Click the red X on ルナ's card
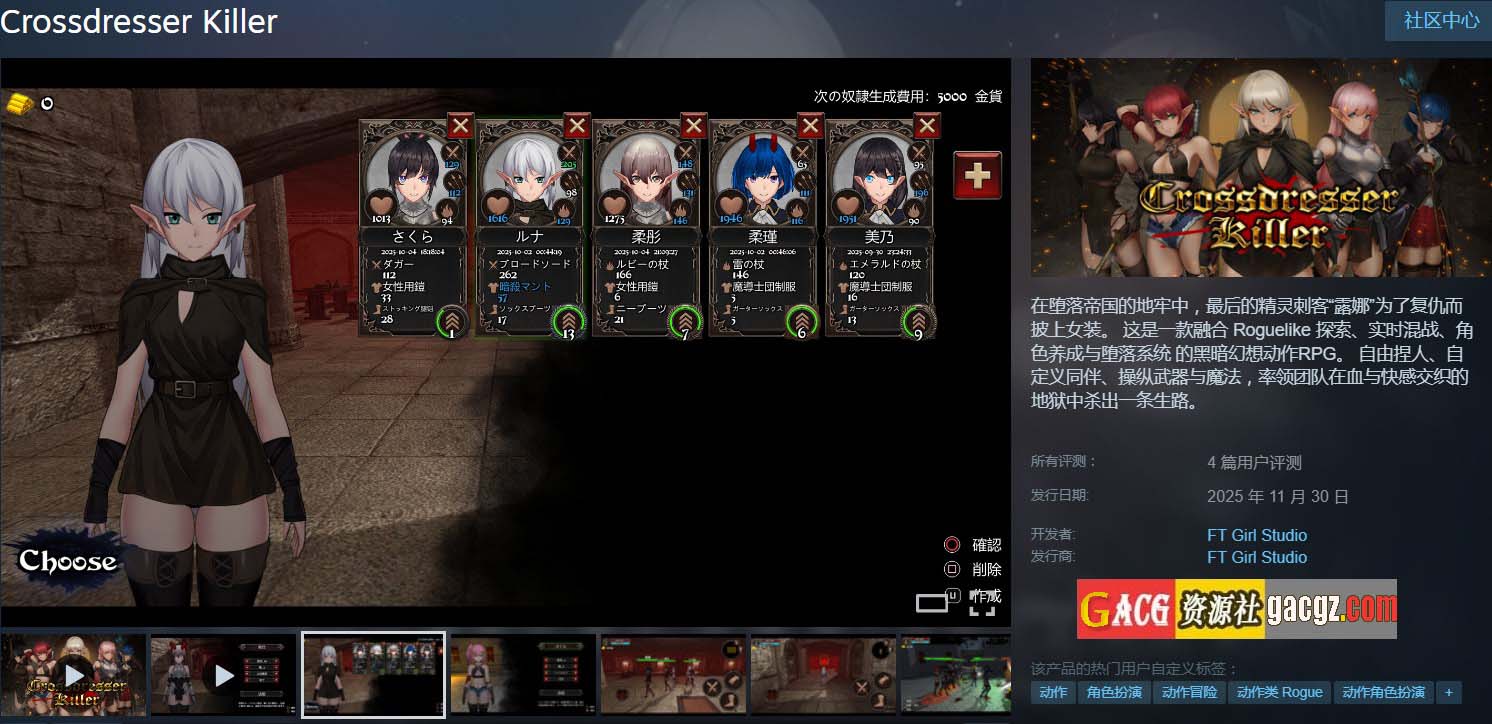Screen dimensions: 1492x724 (x=577, y=126)
